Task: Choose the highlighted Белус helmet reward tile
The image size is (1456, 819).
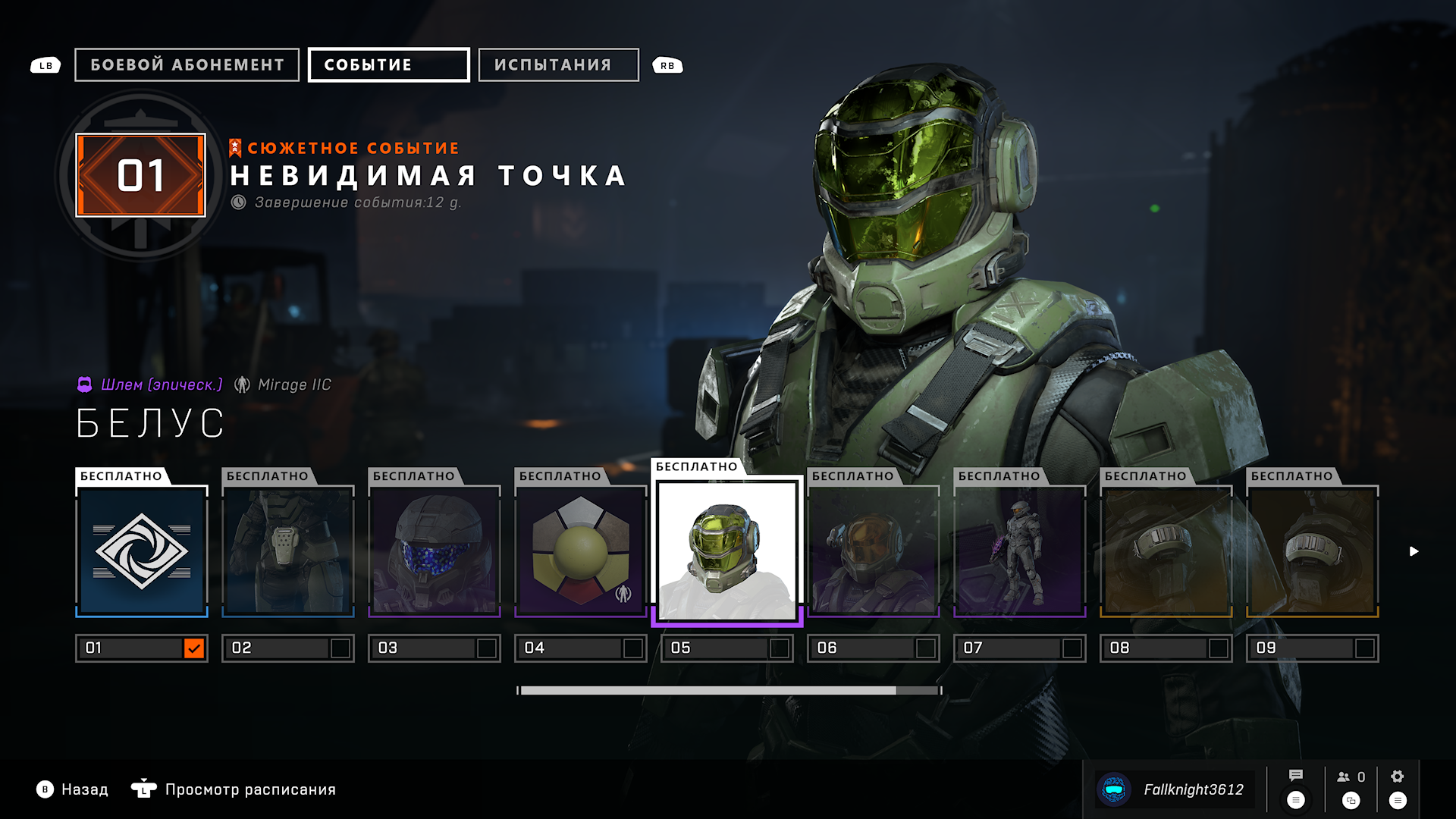Action: tap(727, 551)
